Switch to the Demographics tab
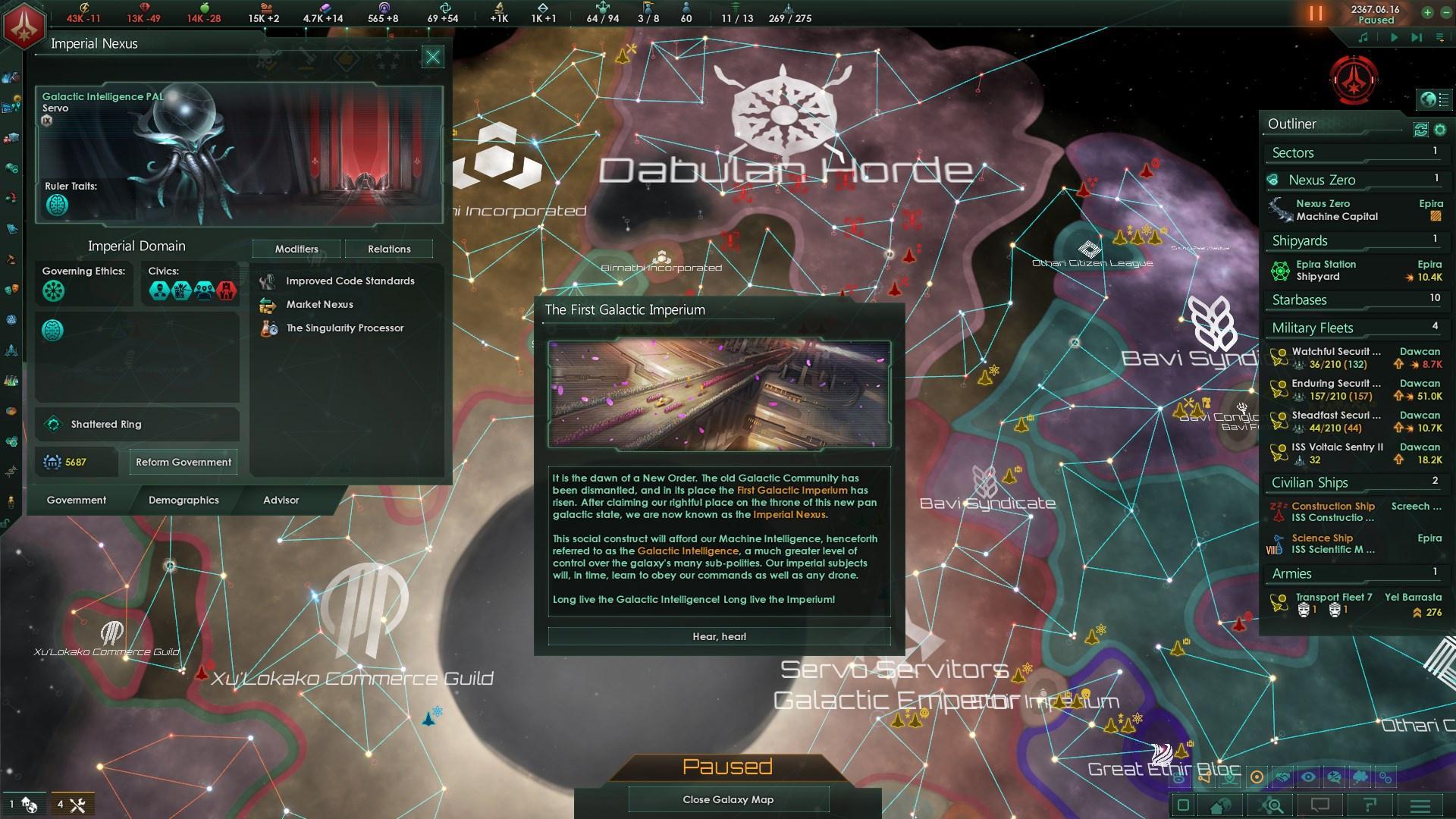This screenshot has height=819, width=1456. click(x=183, y=500)
